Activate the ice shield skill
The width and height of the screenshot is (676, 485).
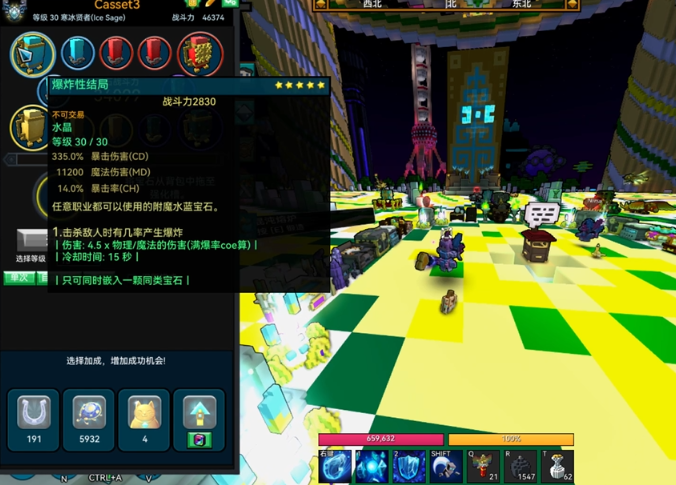point(409,466)
